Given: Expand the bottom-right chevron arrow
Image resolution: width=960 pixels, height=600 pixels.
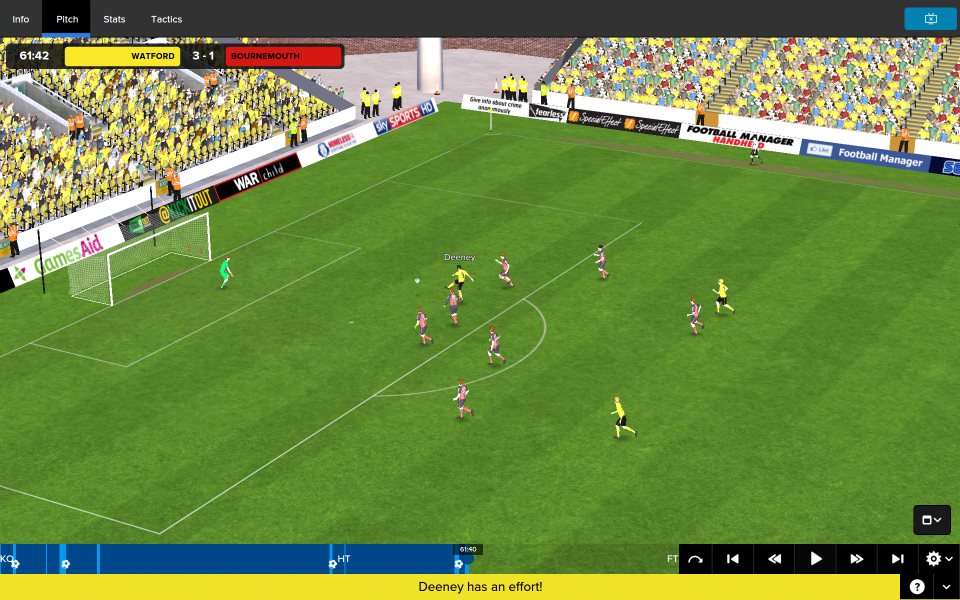Looking at the screenshot, I should 944,587.
